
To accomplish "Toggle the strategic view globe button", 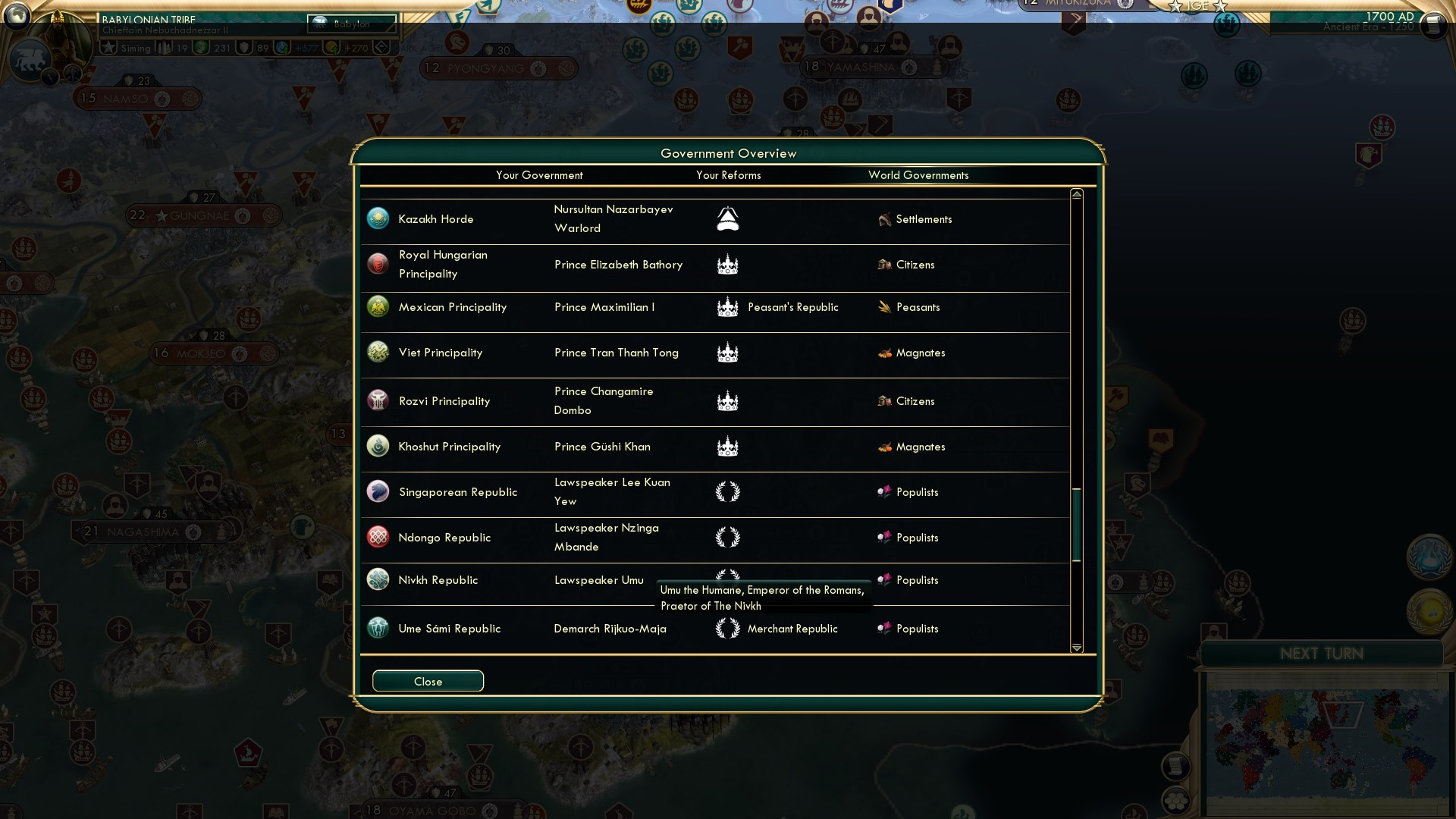I will click(17, 17).
